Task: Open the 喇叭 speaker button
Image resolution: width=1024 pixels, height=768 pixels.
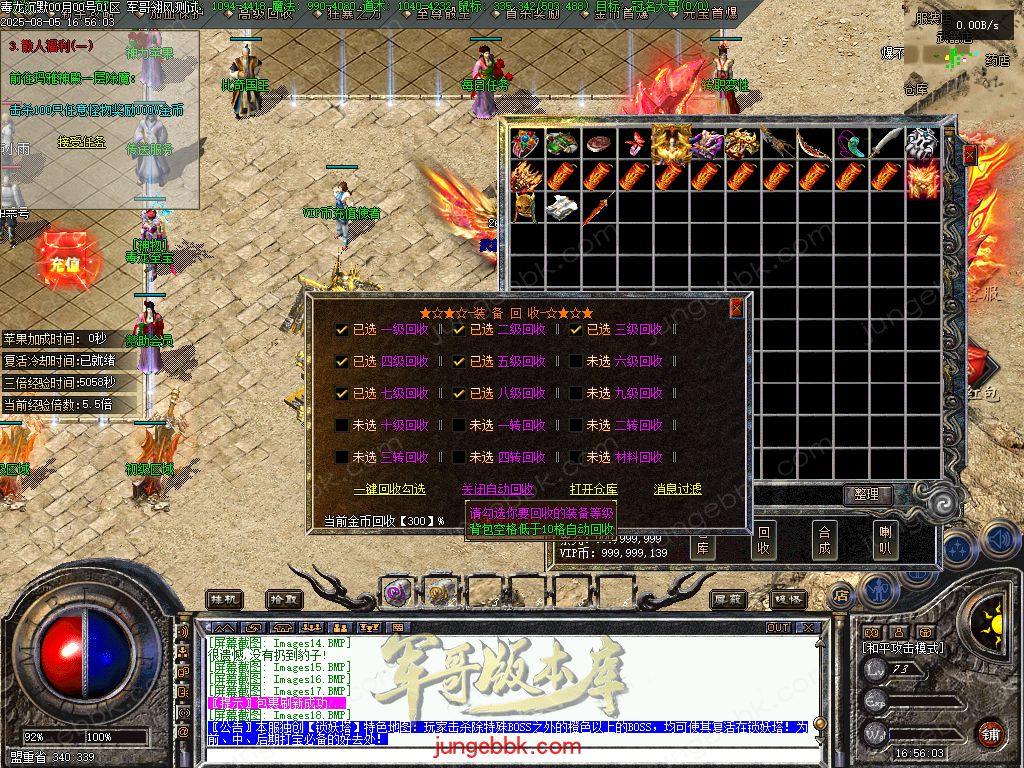Action: [x=884, y=541]
